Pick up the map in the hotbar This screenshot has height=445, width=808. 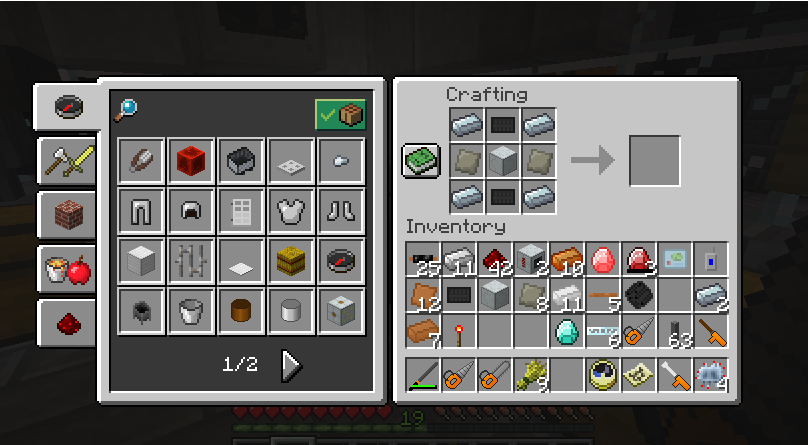(638, 375)
